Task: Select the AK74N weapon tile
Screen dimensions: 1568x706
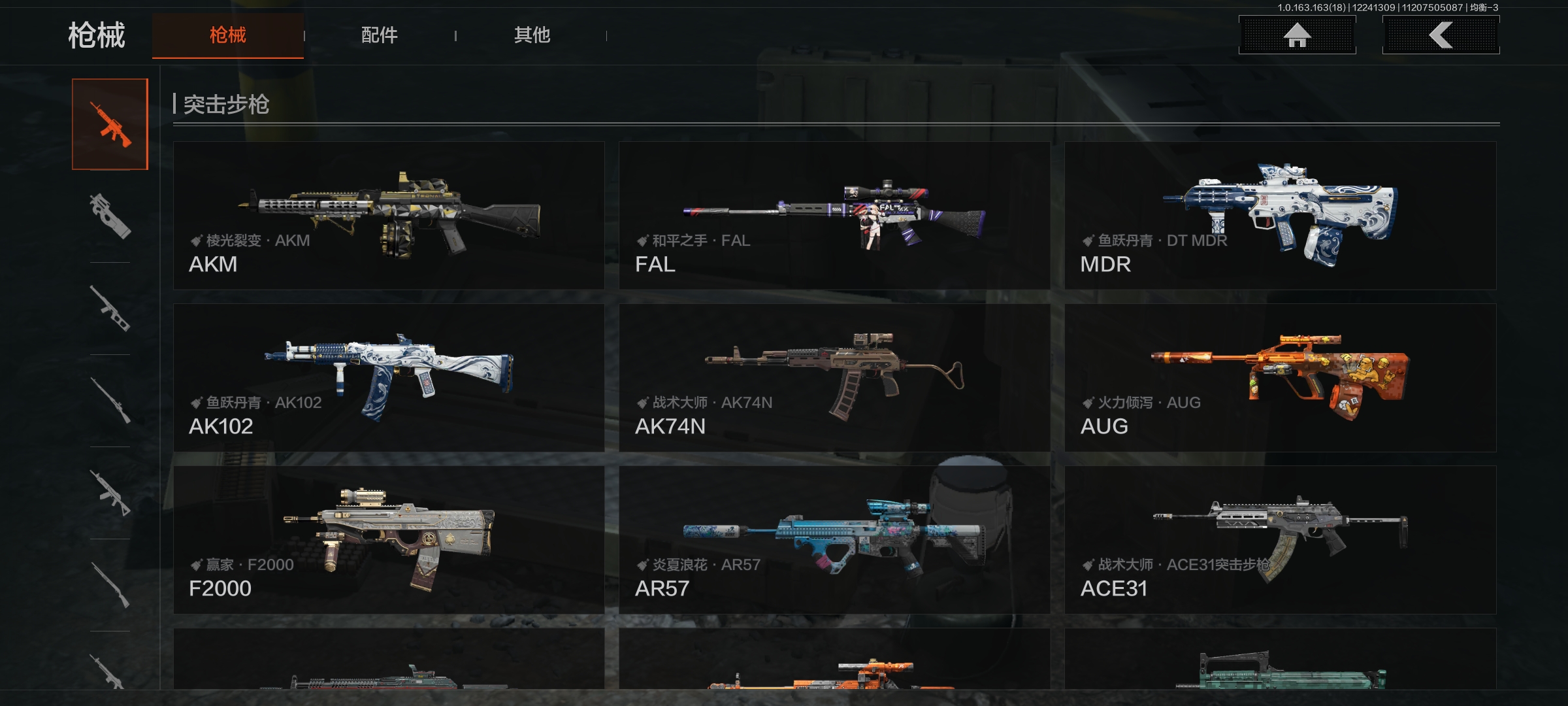Action: [x=834, y=378]
